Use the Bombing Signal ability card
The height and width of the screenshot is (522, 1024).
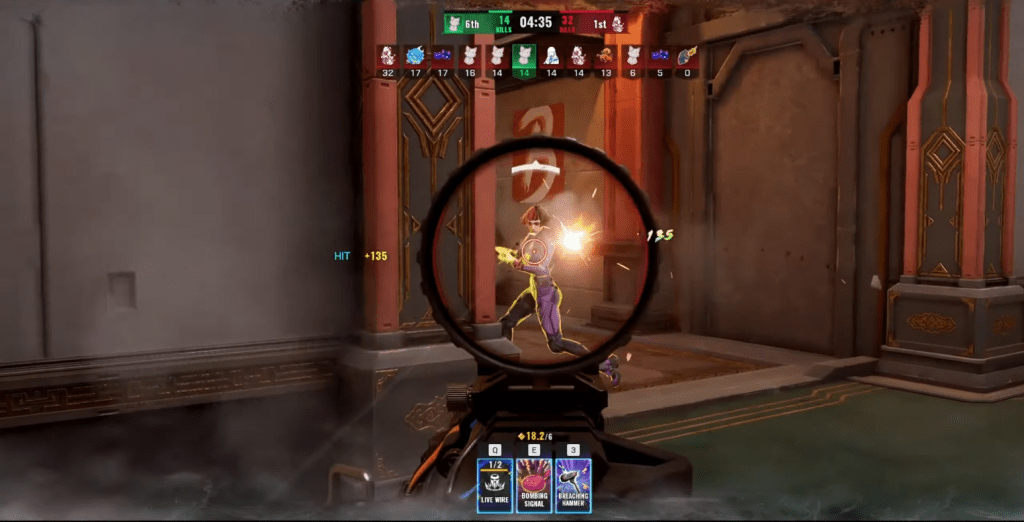[x=534, y=485]
